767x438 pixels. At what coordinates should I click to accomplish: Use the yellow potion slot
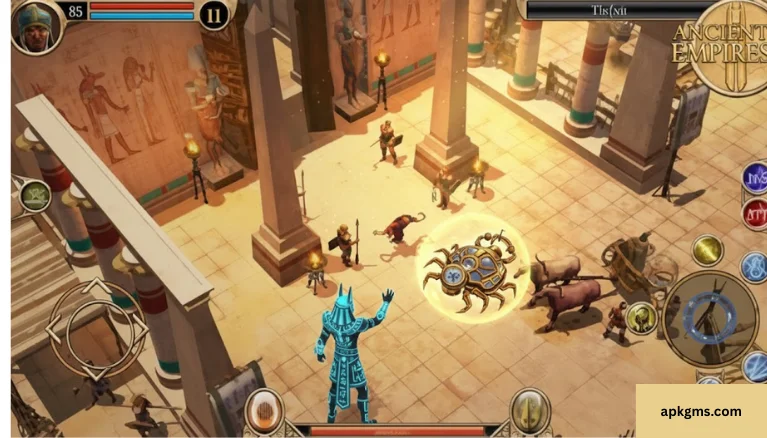click(530, 410)
